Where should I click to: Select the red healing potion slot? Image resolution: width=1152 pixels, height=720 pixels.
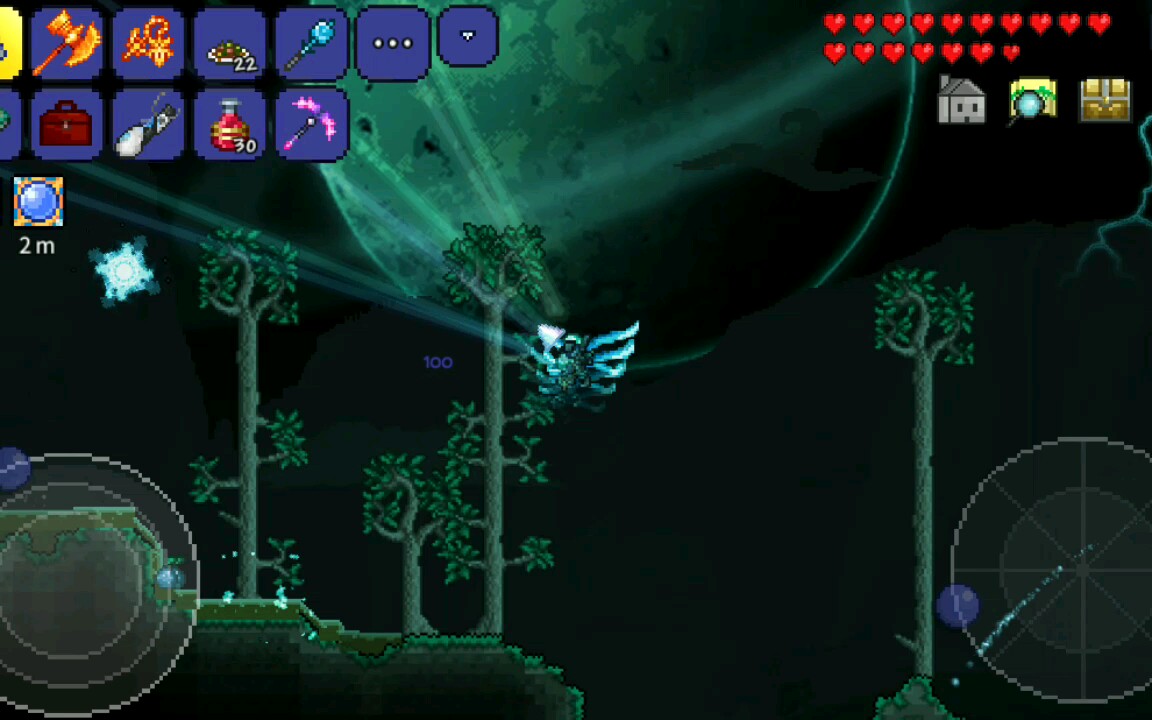(x=229, y=124)
